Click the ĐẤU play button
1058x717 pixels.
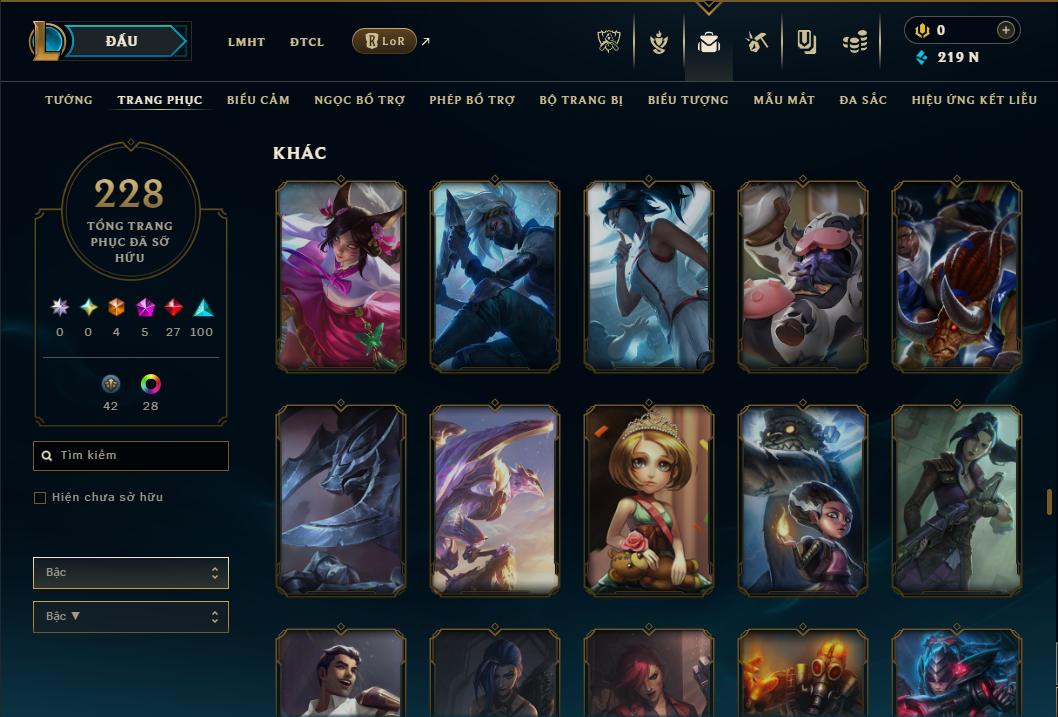click(122, 41)
